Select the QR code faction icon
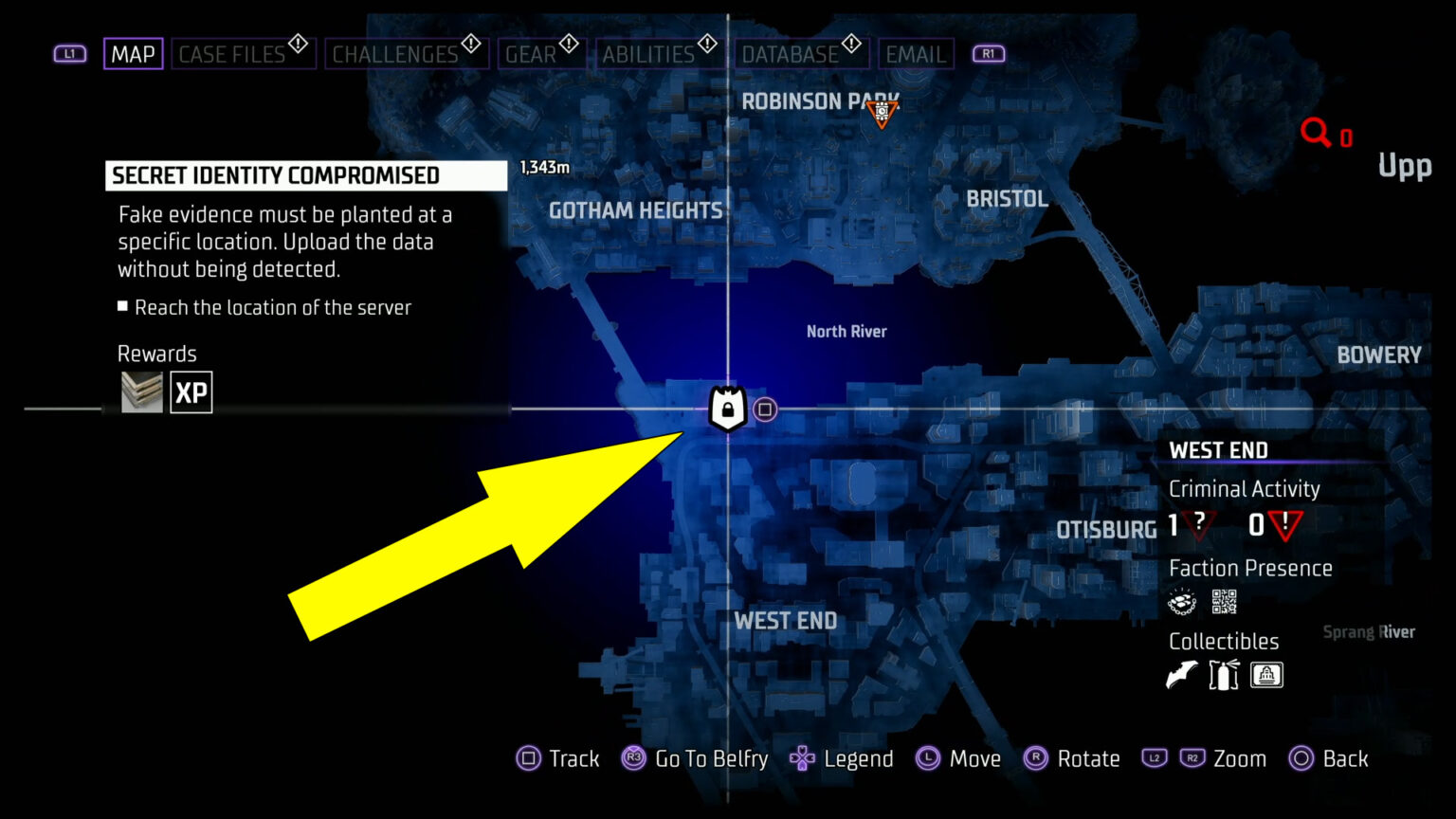Image resolution: width=1456 pixels, height=819 pixels. click(x=1224, y=600)
